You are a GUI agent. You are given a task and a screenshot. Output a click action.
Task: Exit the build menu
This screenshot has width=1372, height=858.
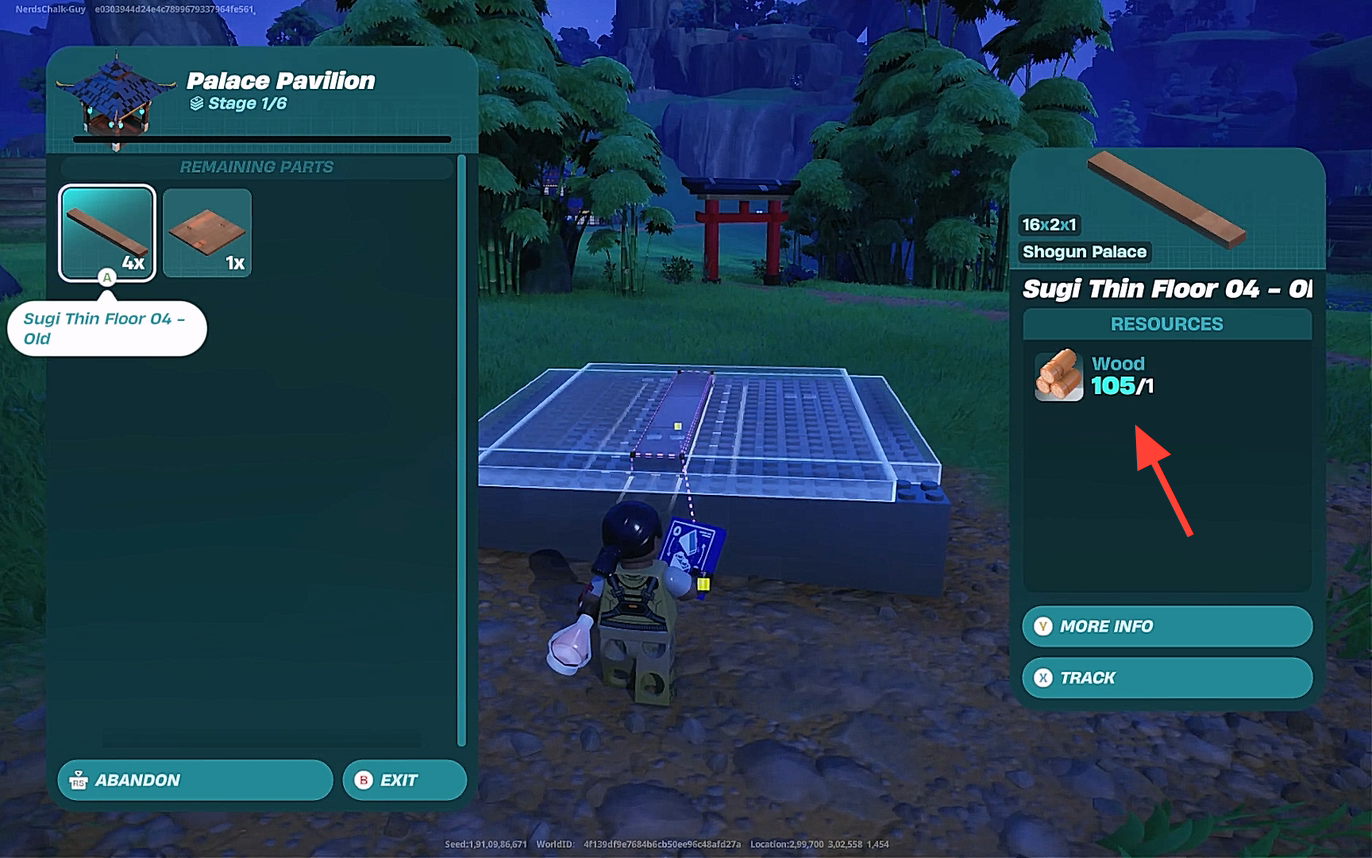(404, 780)
